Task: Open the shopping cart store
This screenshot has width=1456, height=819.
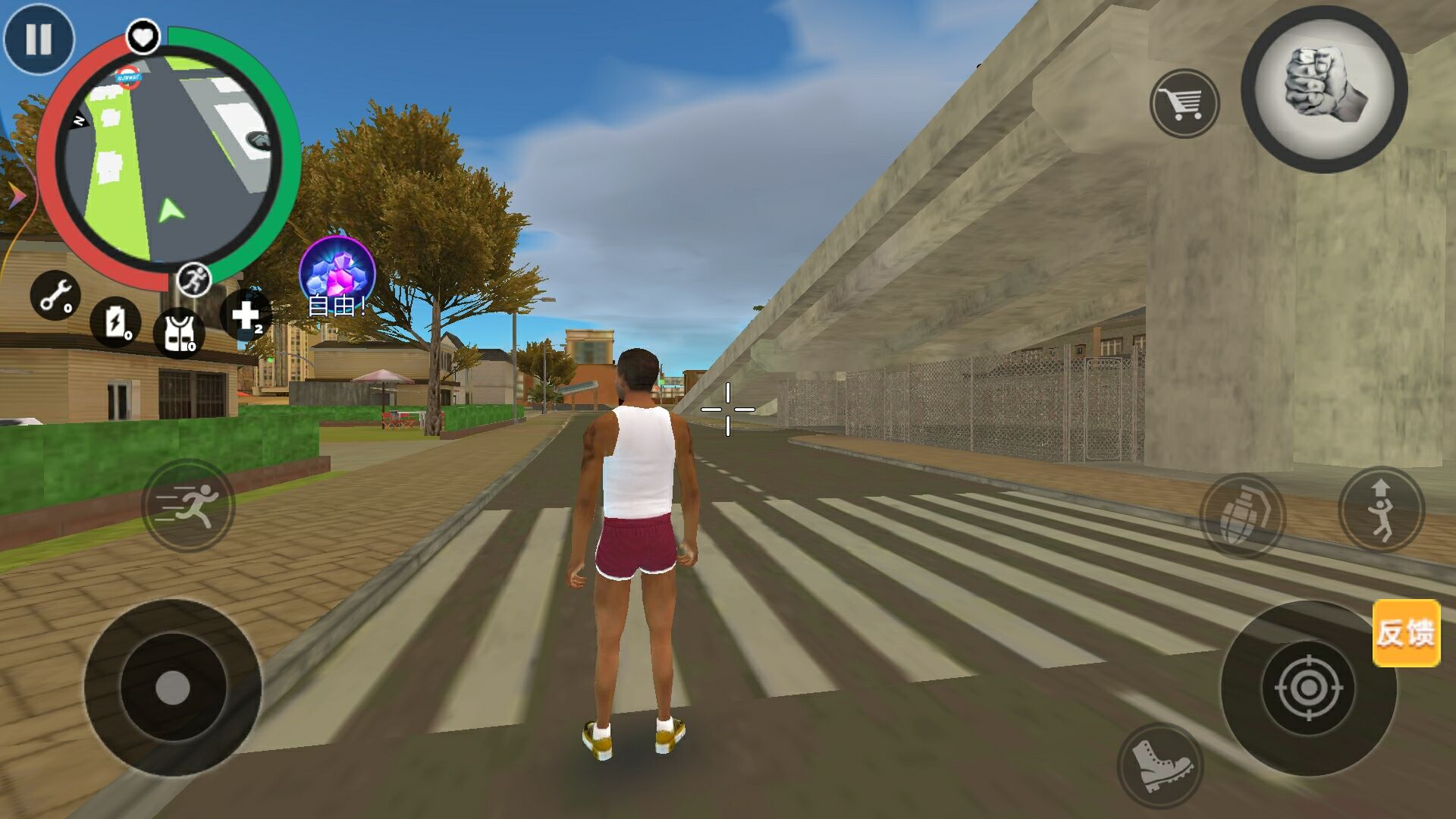Action: [1185, 103]
